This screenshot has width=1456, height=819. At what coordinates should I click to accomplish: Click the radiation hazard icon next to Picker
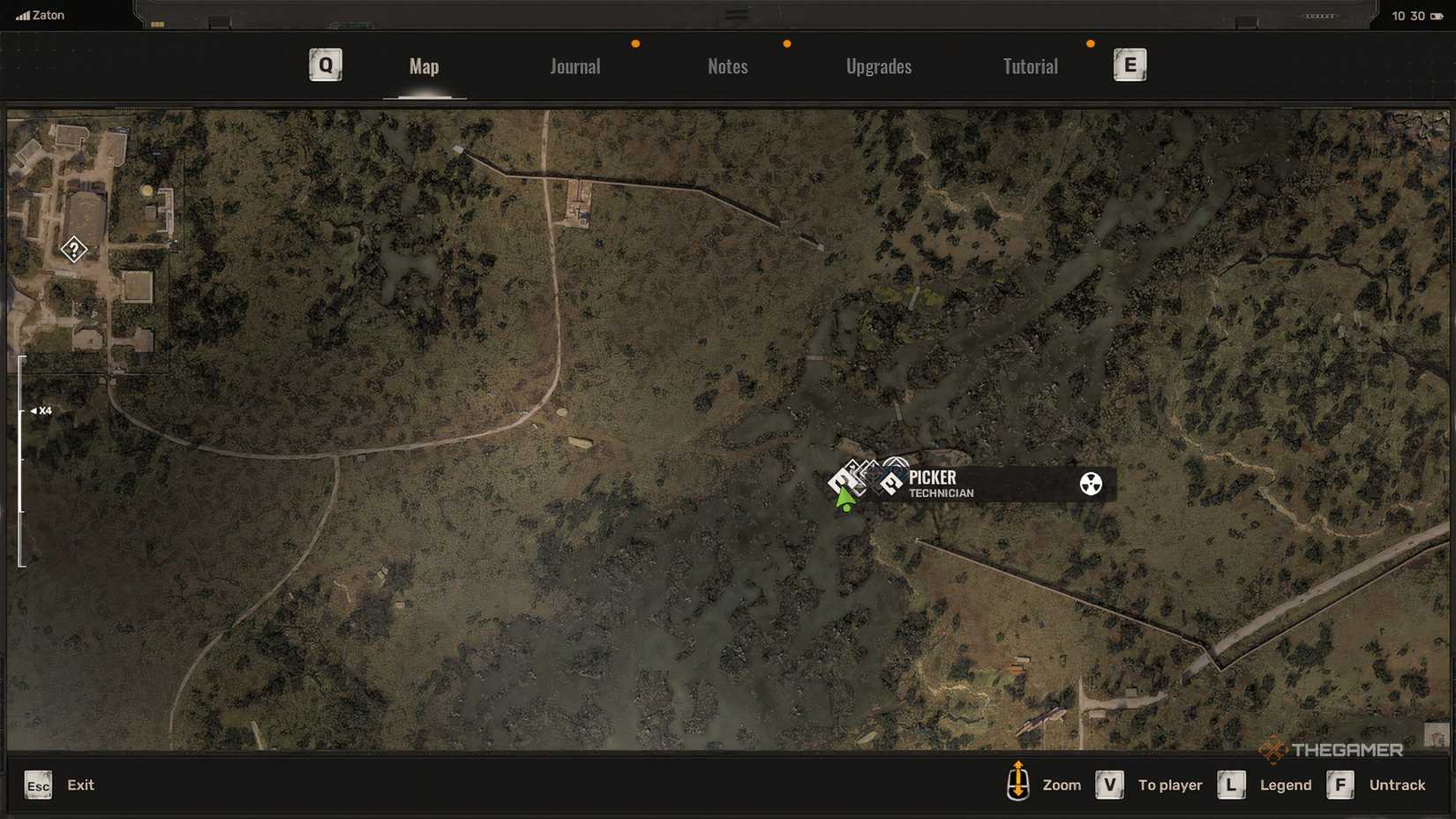(1091, 484)
